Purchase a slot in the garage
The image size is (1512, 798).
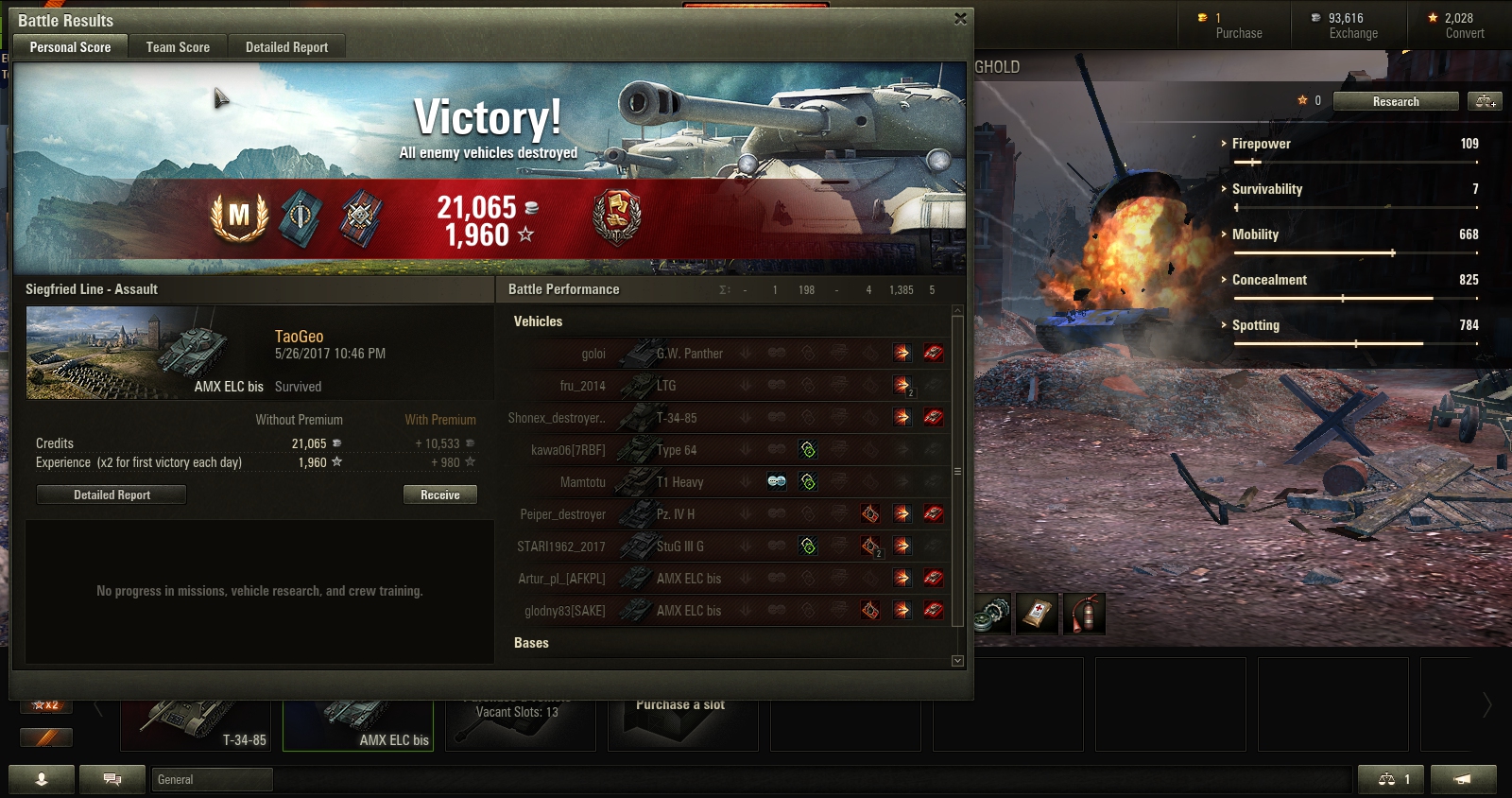click(x=680, y=723)
